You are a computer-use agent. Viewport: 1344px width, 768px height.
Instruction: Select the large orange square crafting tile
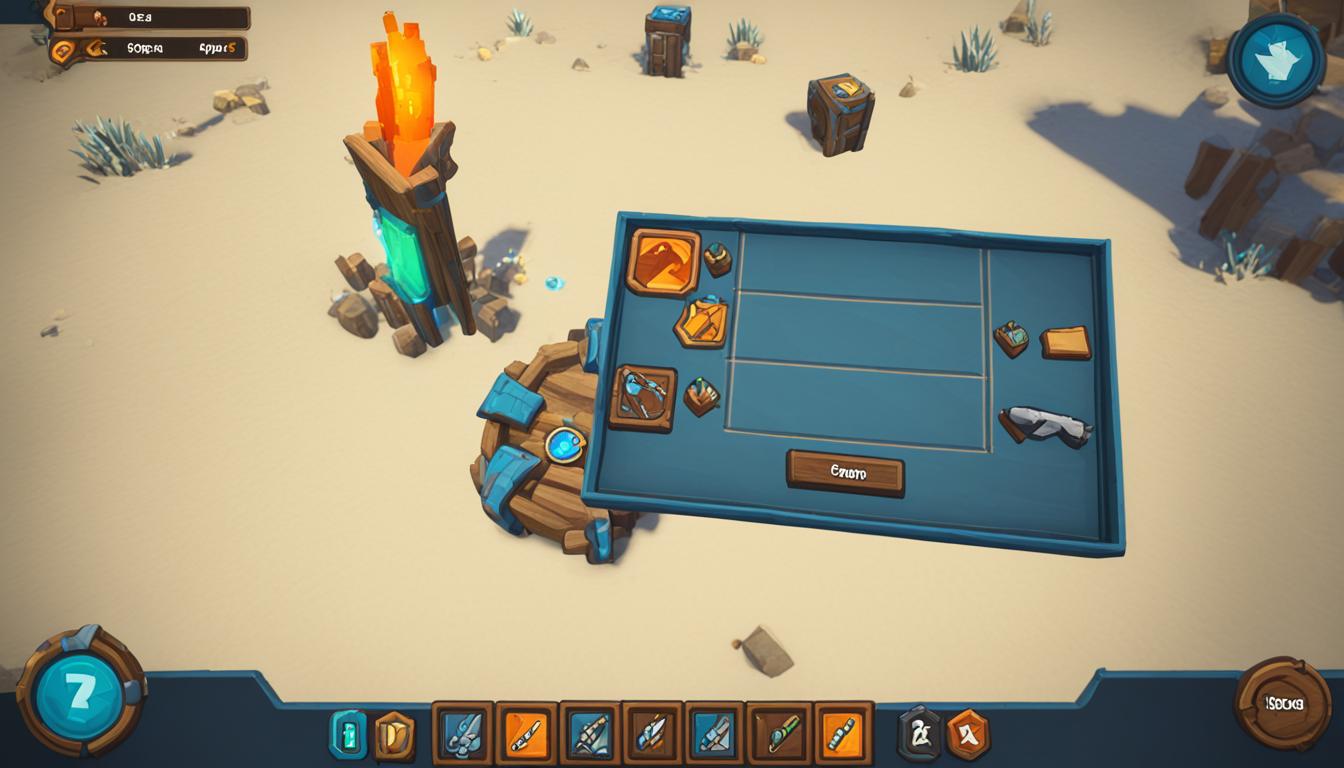pyautogui.click(x=662, y=262)
